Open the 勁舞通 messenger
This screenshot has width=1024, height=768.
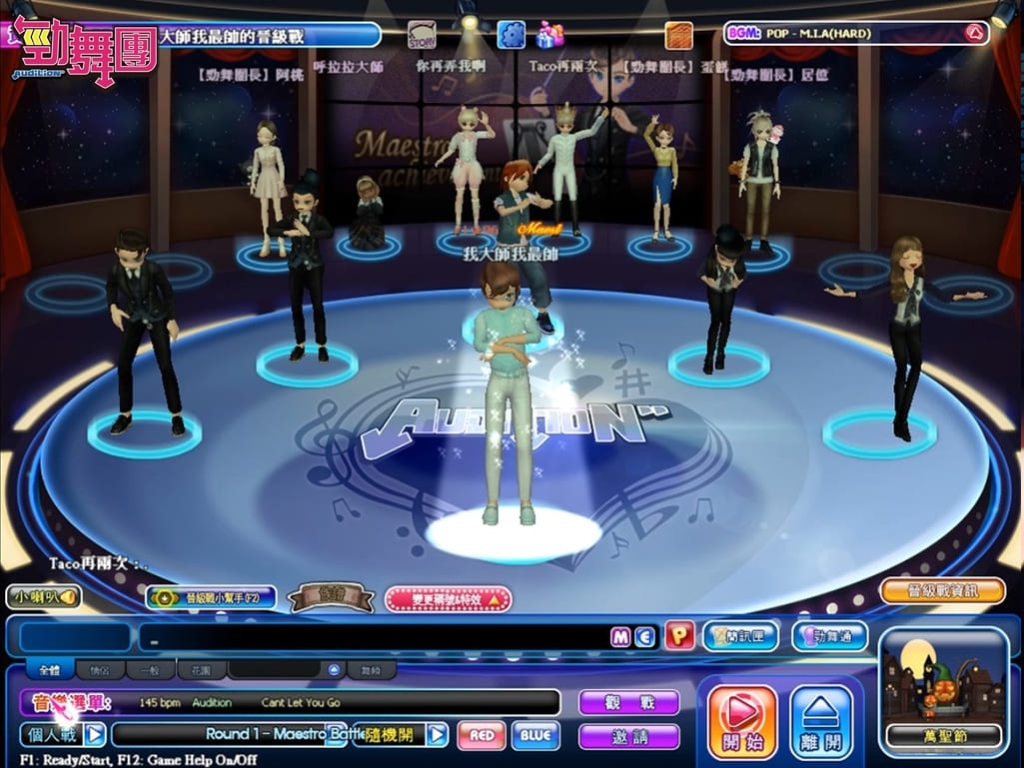click(829, 636)
